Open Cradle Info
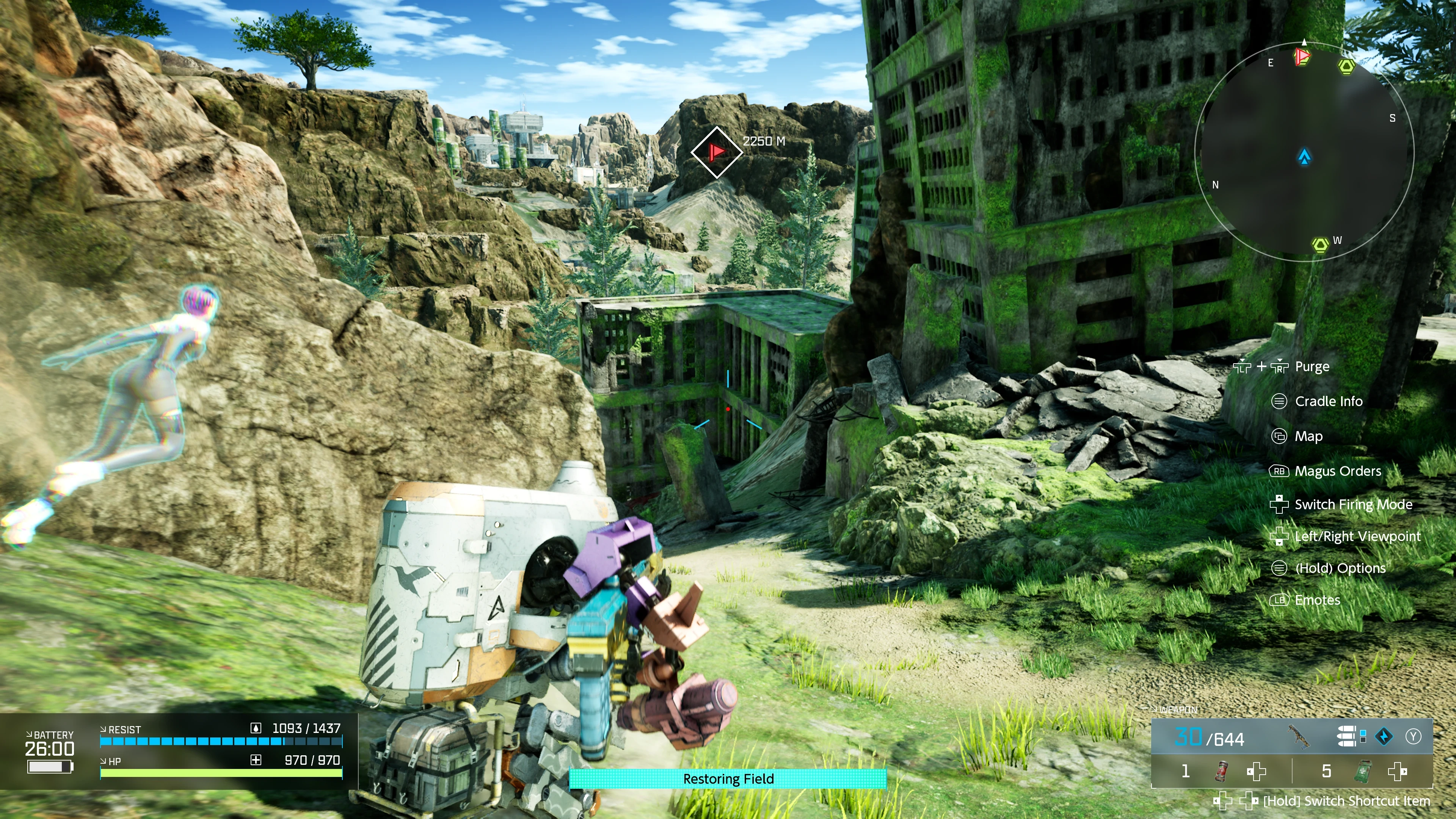Screen dimensions: 1456x819 pos(1328,401)
